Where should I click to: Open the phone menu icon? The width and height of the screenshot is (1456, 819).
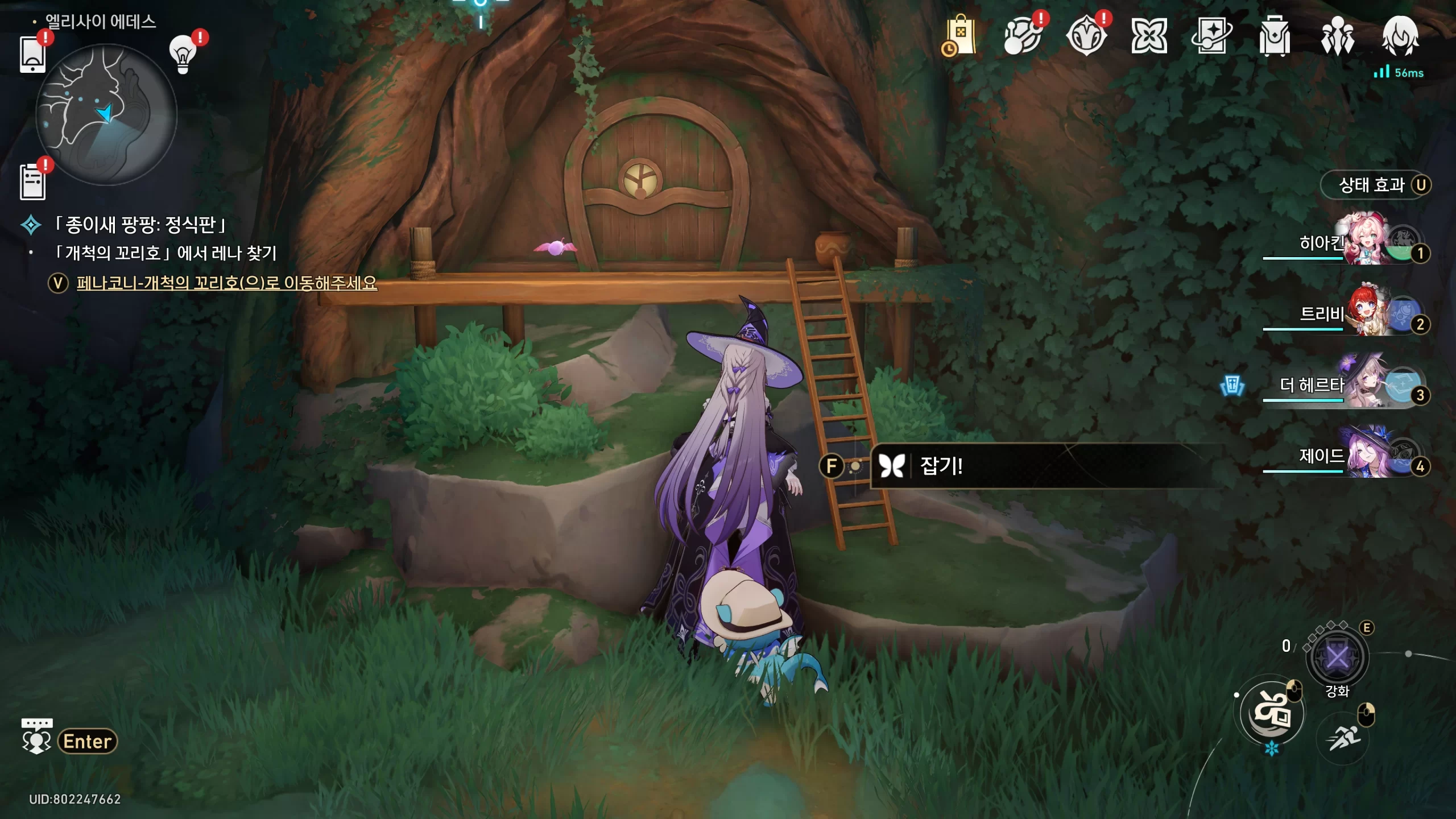click(32, 54)
